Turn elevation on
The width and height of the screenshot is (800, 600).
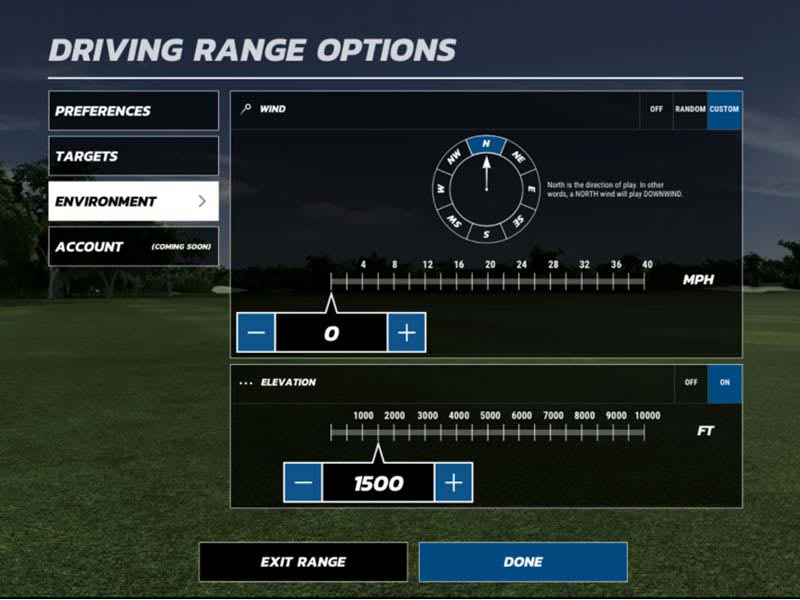click(x=724, y=383)
